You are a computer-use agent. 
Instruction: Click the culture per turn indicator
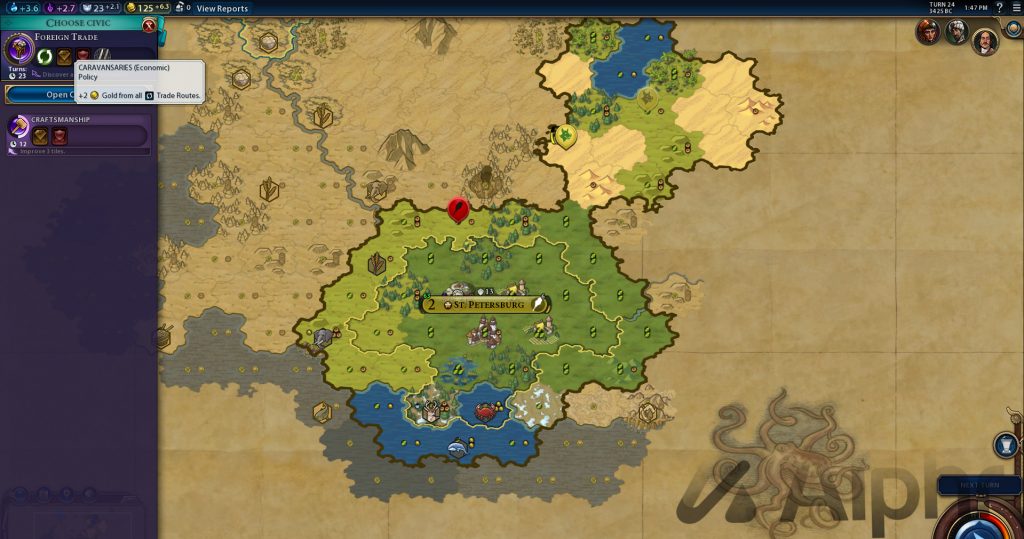click(x=58, y=8)
